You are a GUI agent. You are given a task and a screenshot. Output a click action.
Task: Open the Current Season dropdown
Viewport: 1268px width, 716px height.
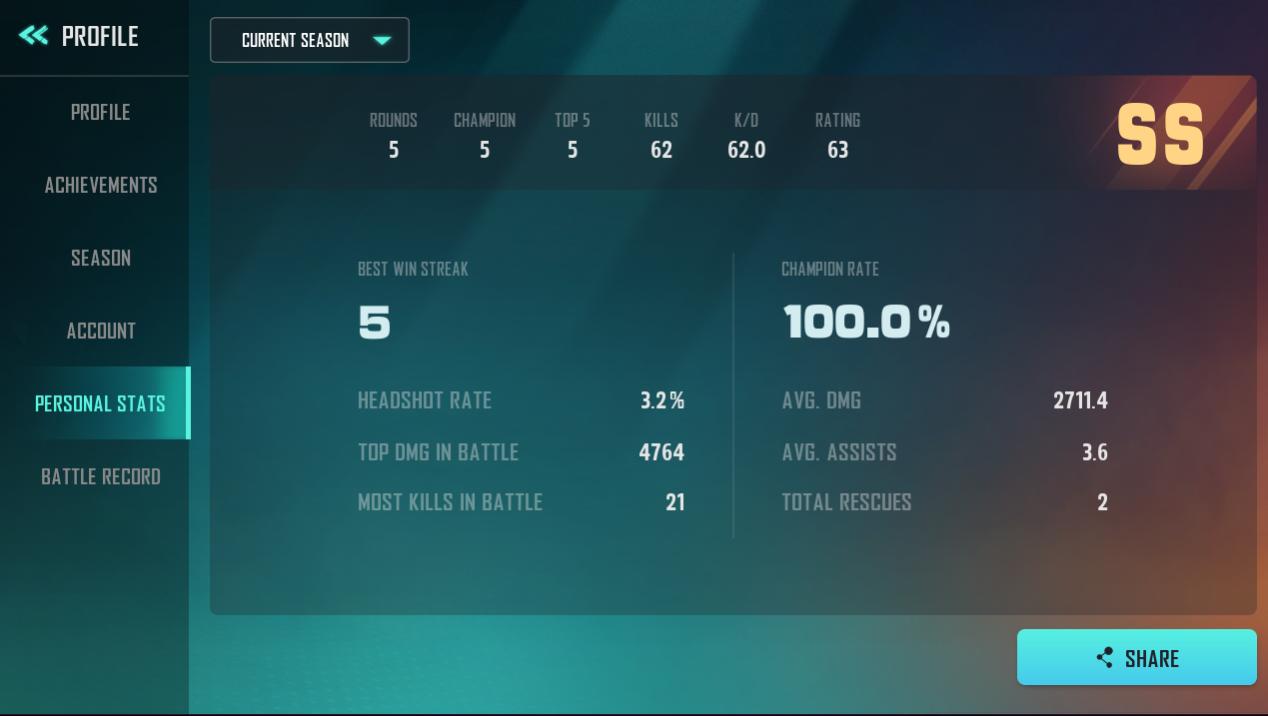pyautogui.click(x=309, y=40)
